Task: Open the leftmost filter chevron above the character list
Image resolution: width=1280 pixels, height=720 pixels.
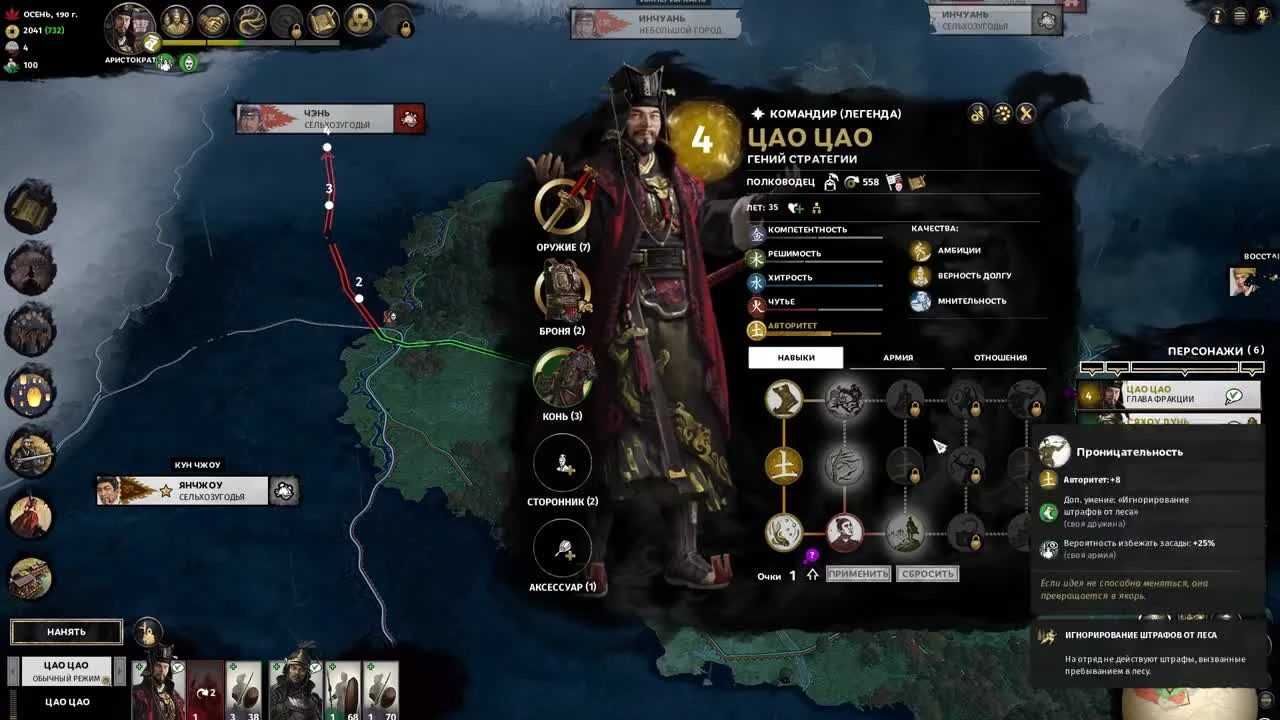Action: point(1091,368)
